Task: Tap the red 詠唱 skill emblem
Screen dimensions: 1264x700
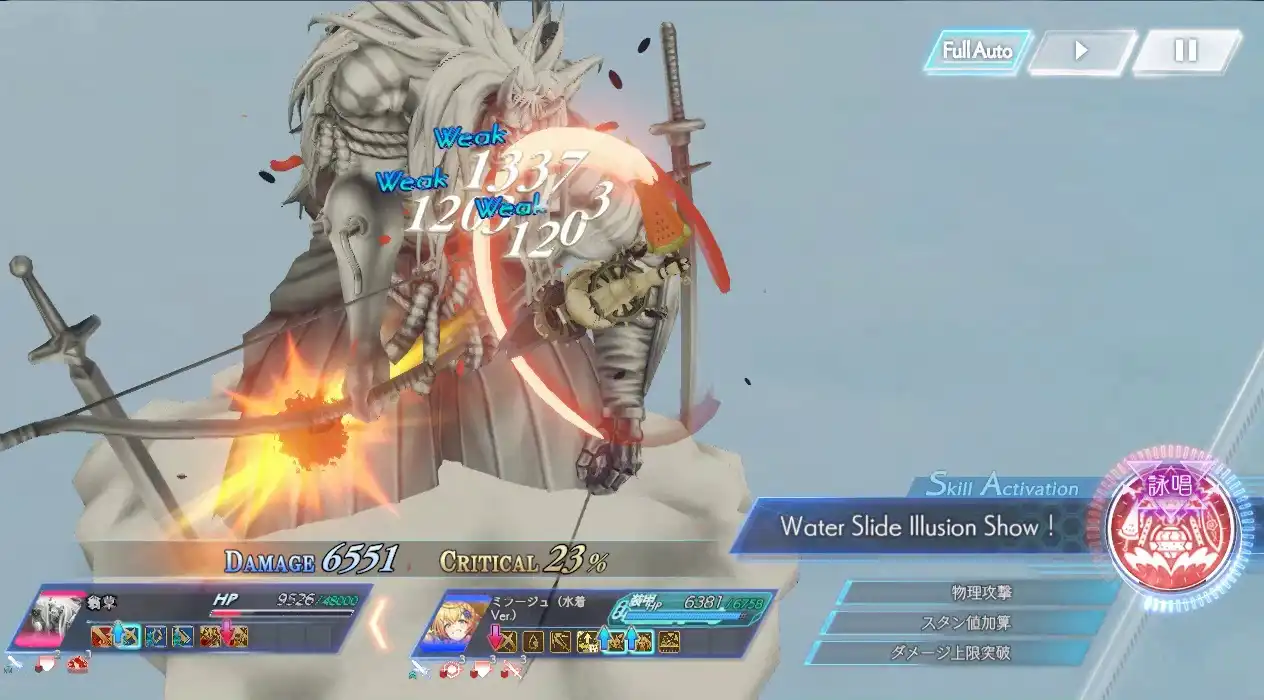Action: (1173, 529)
